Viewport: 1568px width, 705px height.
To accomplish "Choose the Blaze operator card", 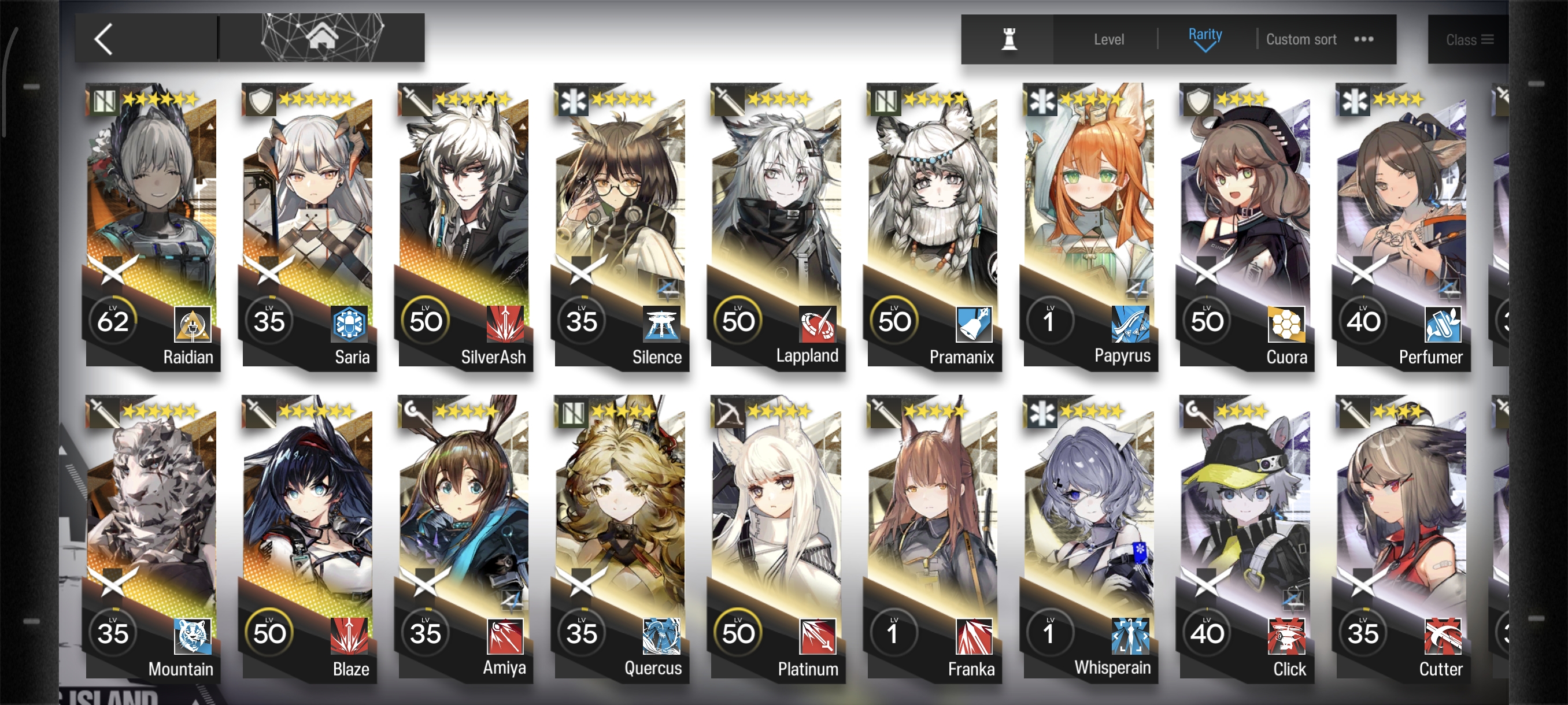I will [309, 537].
